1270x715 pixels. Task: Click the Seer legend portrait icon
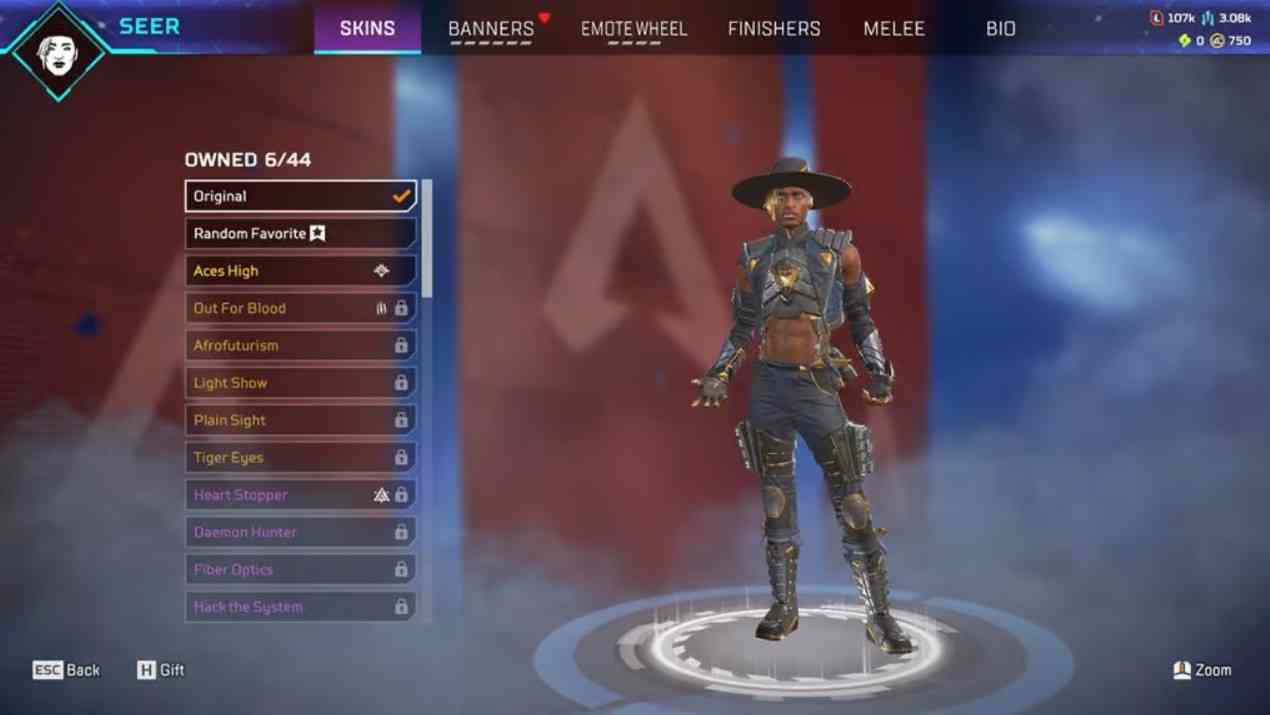pyautogui.click(x=58, y=50)
